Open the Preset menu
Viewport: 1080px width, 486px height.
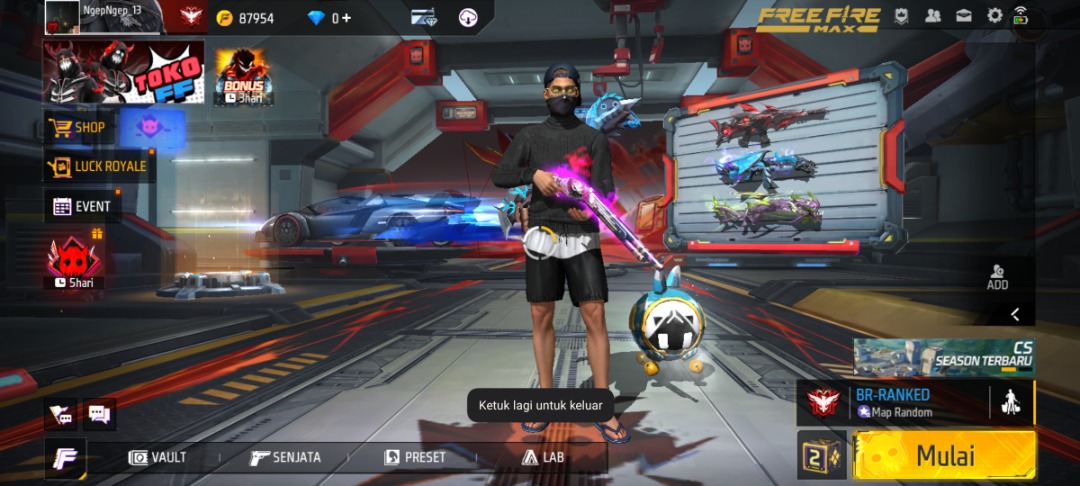point(415,457)
